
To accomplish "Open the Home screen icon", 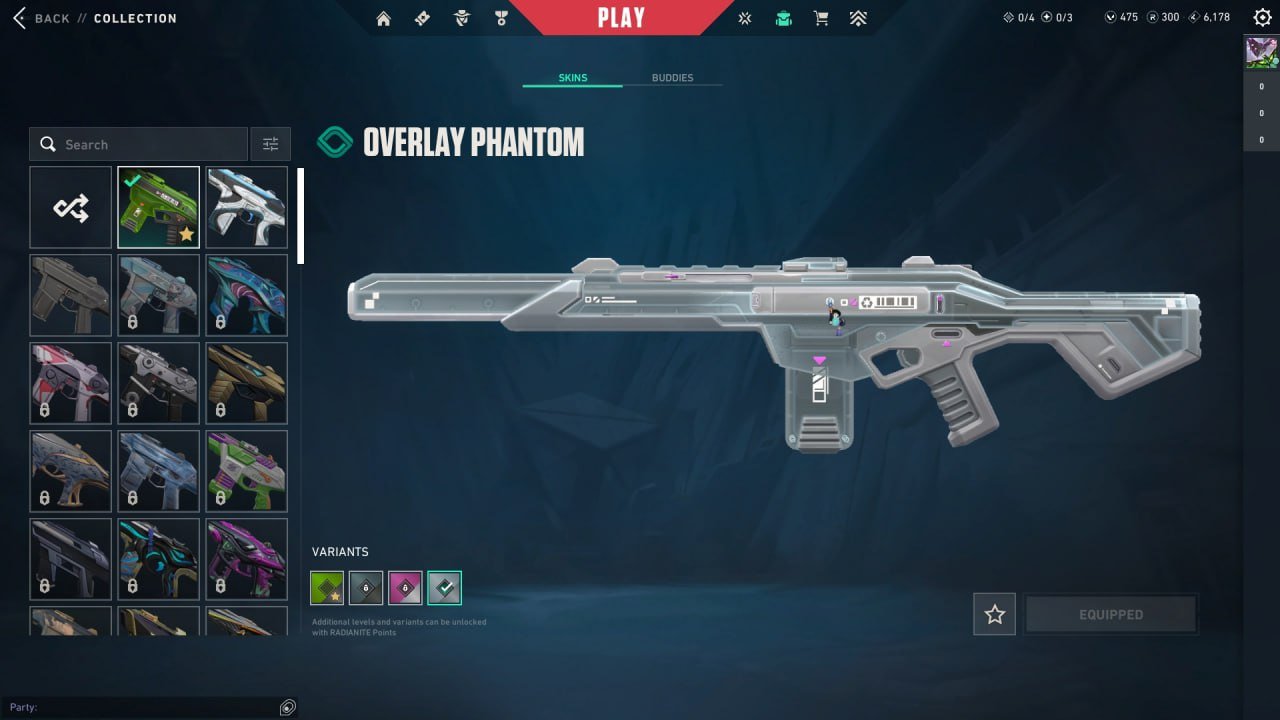I will pyautogui.click(x=383, y=17).
